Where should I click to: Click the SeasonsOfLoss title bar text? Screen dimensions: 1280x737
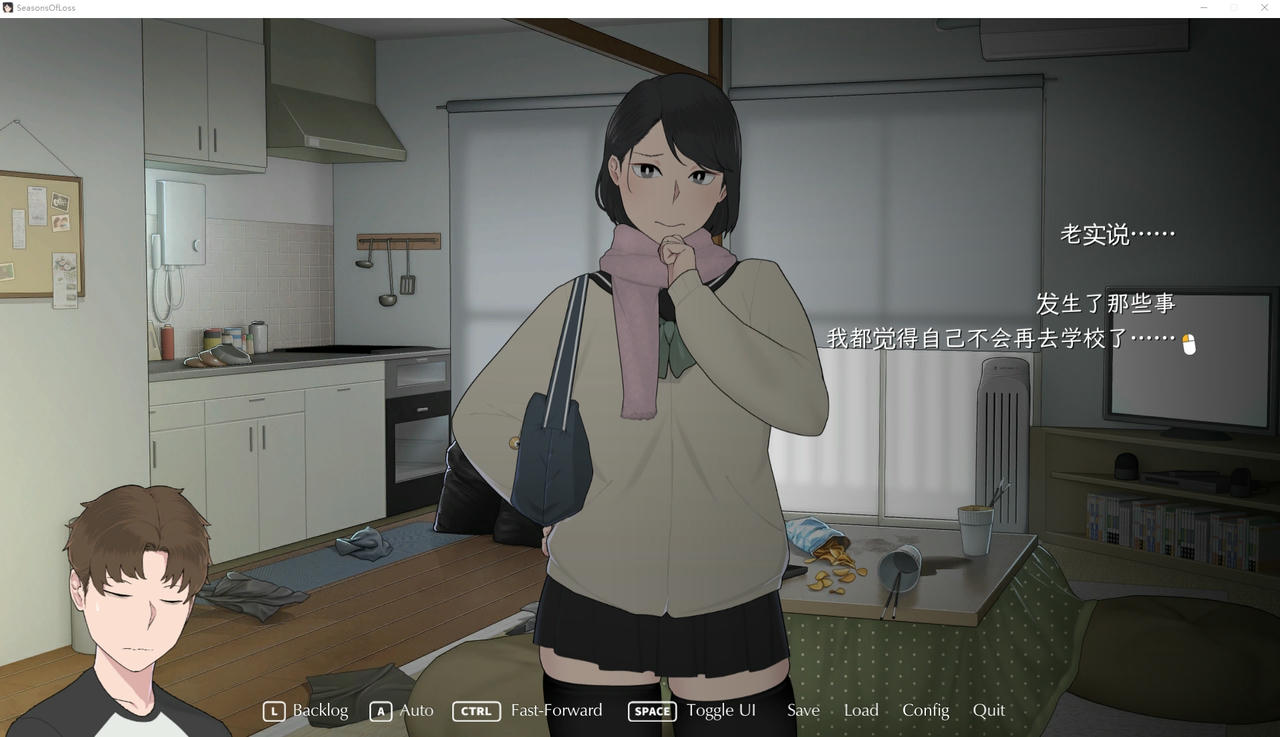pos(48,7)
